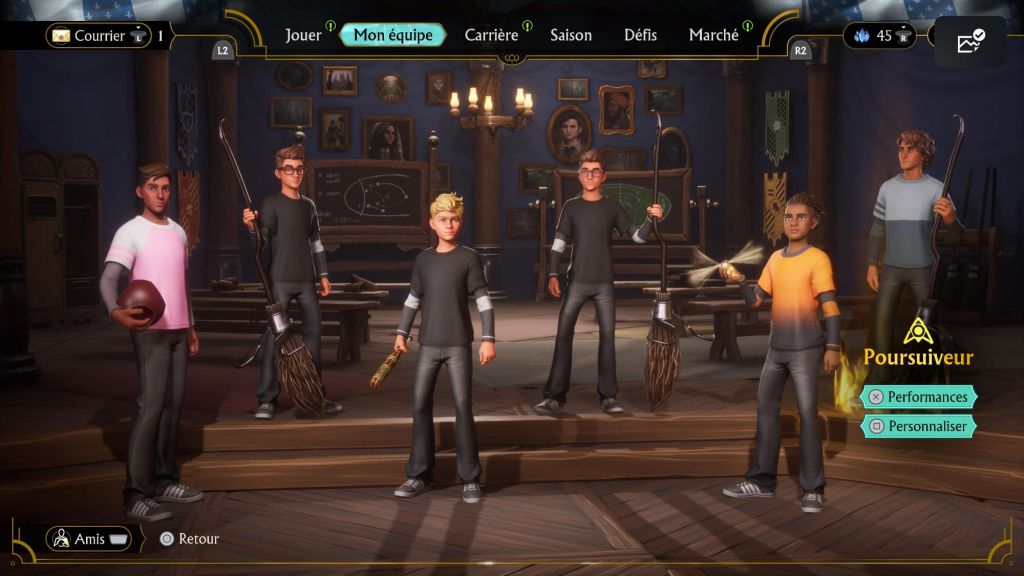Select the Mon équipe tab
This screenshot has height=576, width=1024.
click(x=393, y=35)
